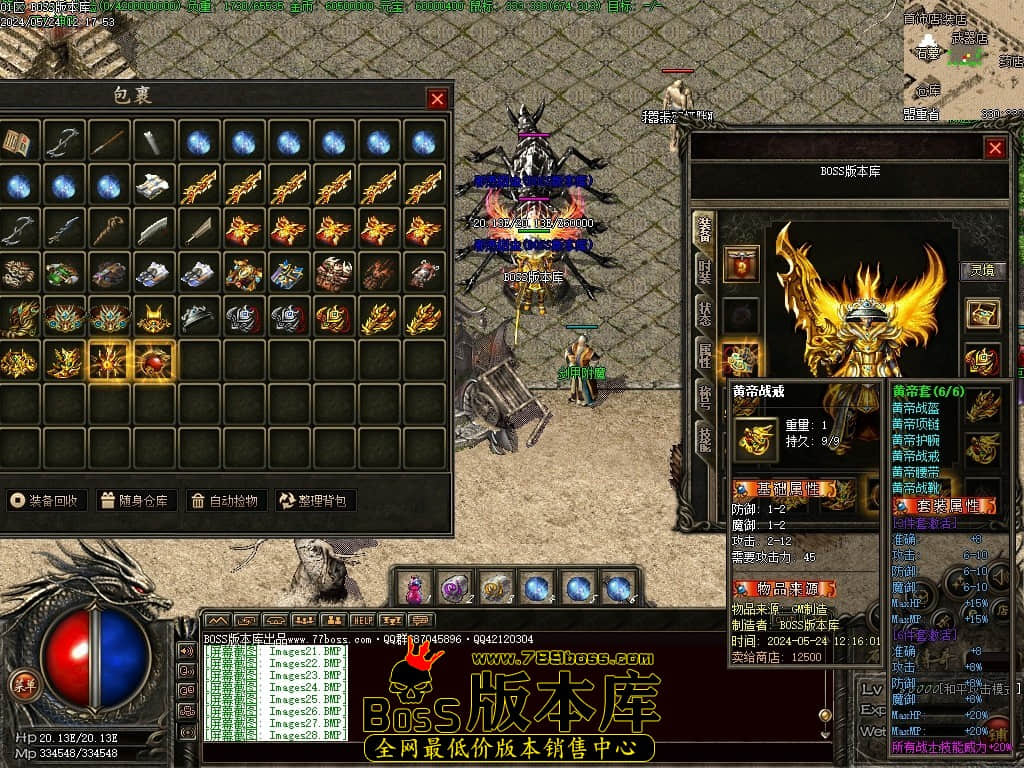Use the pink potion in hotbar
1024x768 pixels.
click(x=413, y=588)
